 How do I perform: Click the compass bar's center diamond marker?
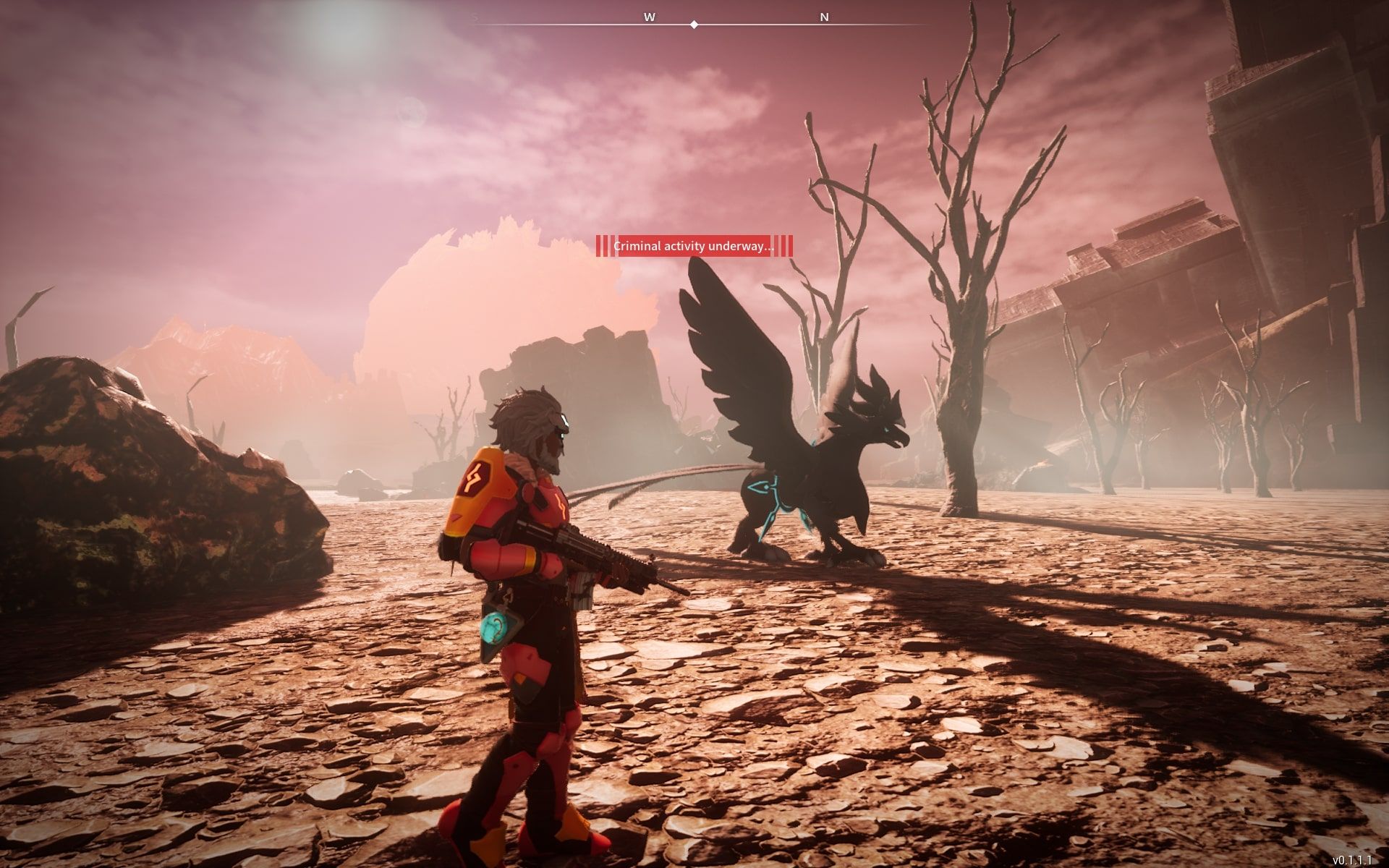click(694, 25)
